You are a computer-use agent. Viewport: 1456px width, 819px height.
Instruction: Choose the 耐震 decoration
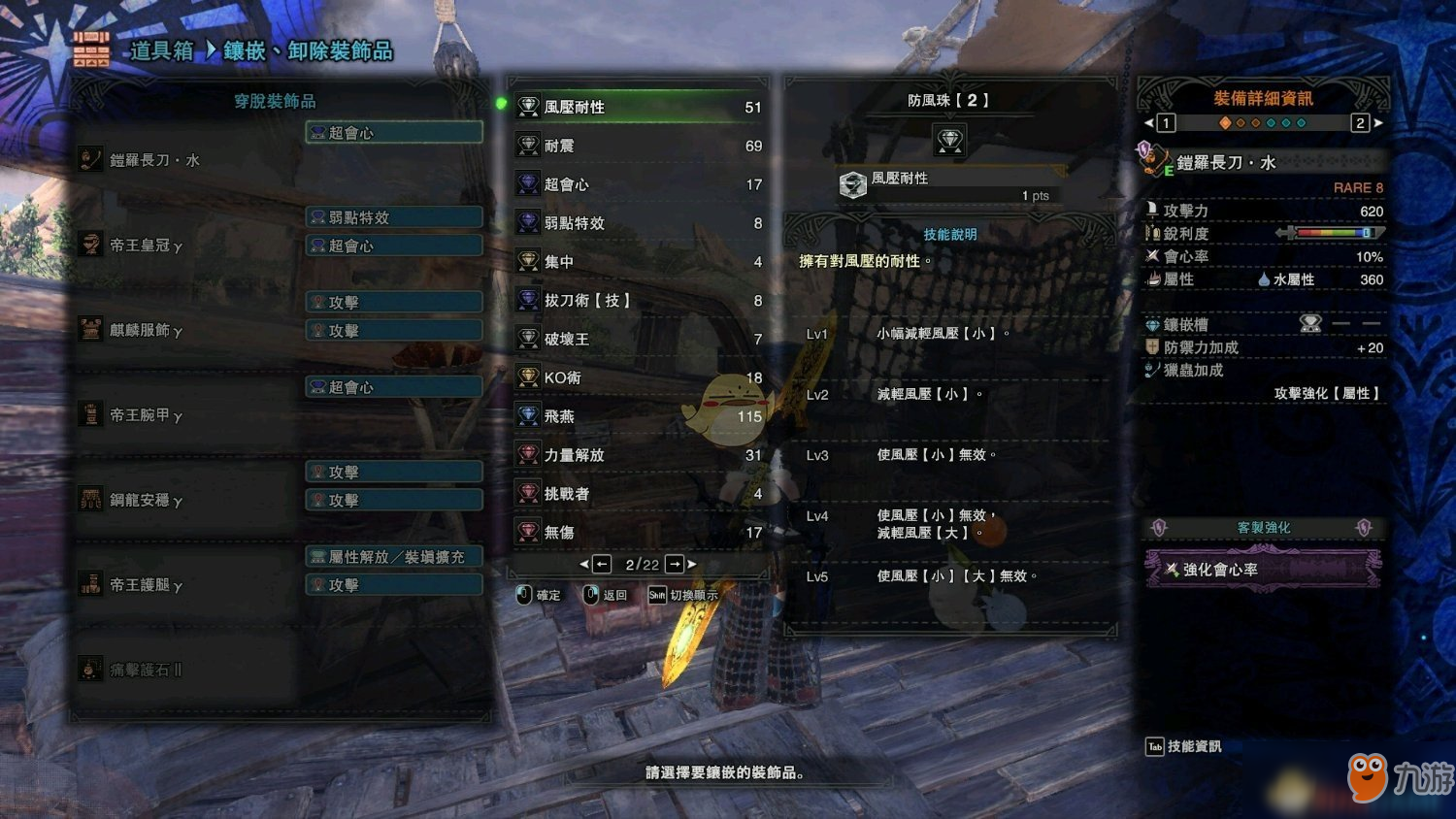pyautogui.click(x=639, y=146)
